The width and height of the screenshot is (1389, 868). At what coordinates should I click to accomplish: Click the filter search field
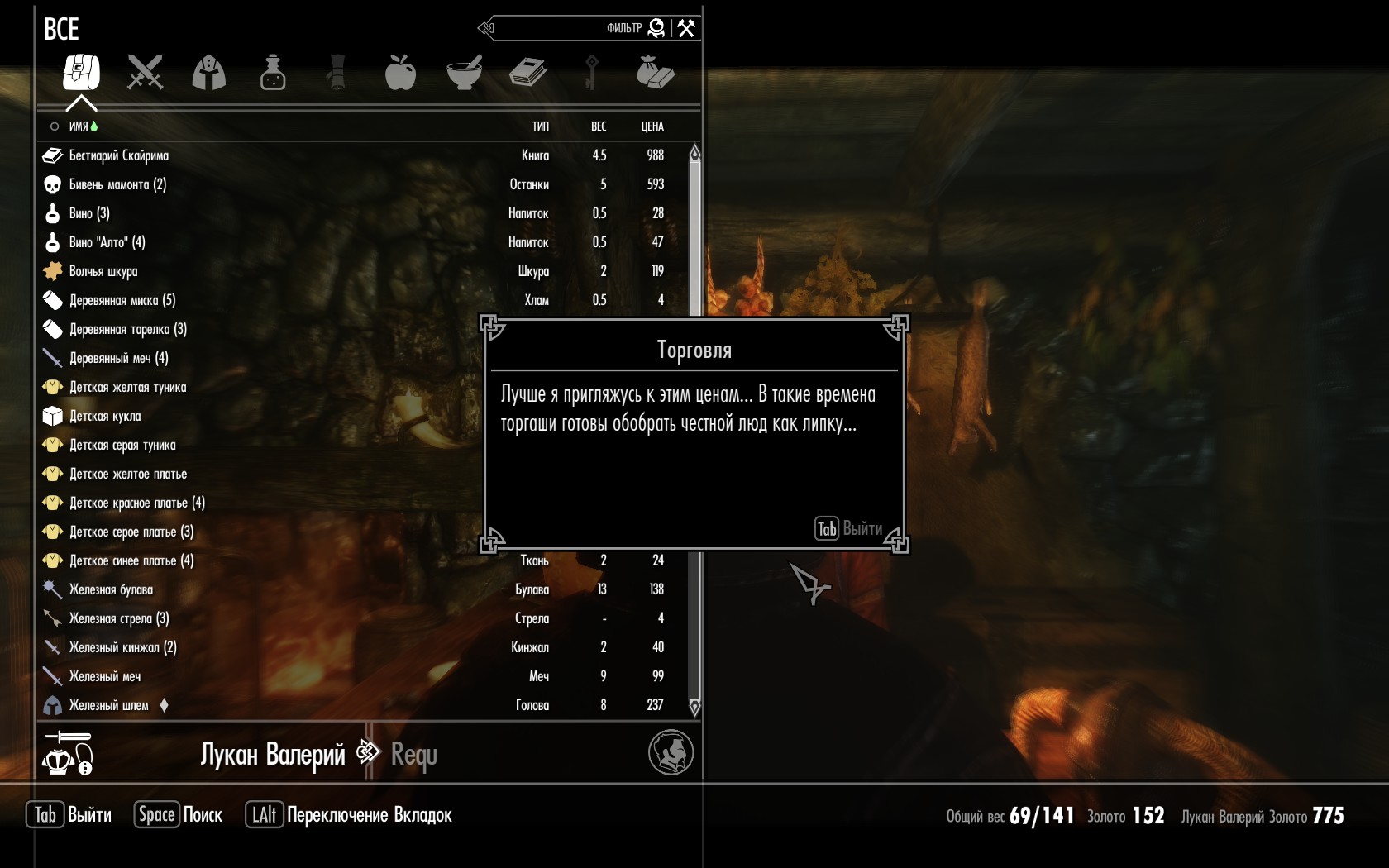coord(570,28)
